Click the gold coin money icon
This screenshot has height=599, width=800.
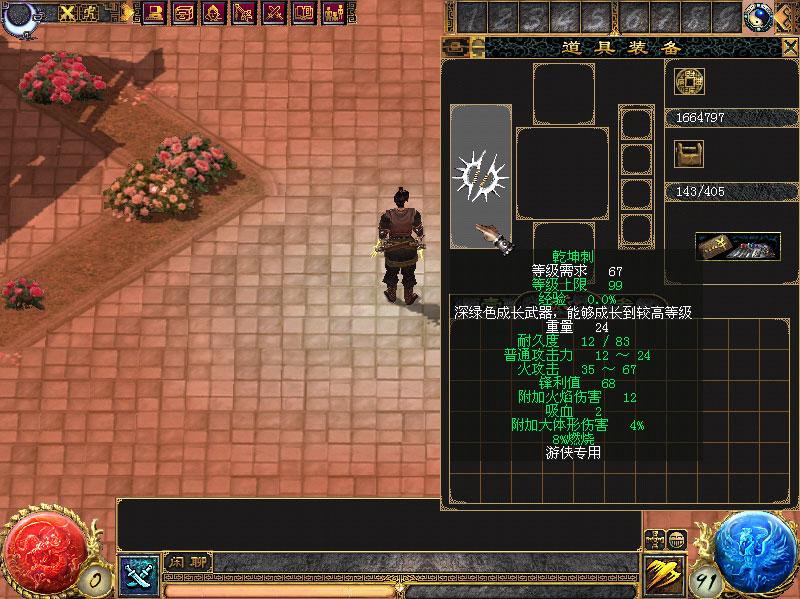[689, 82]
